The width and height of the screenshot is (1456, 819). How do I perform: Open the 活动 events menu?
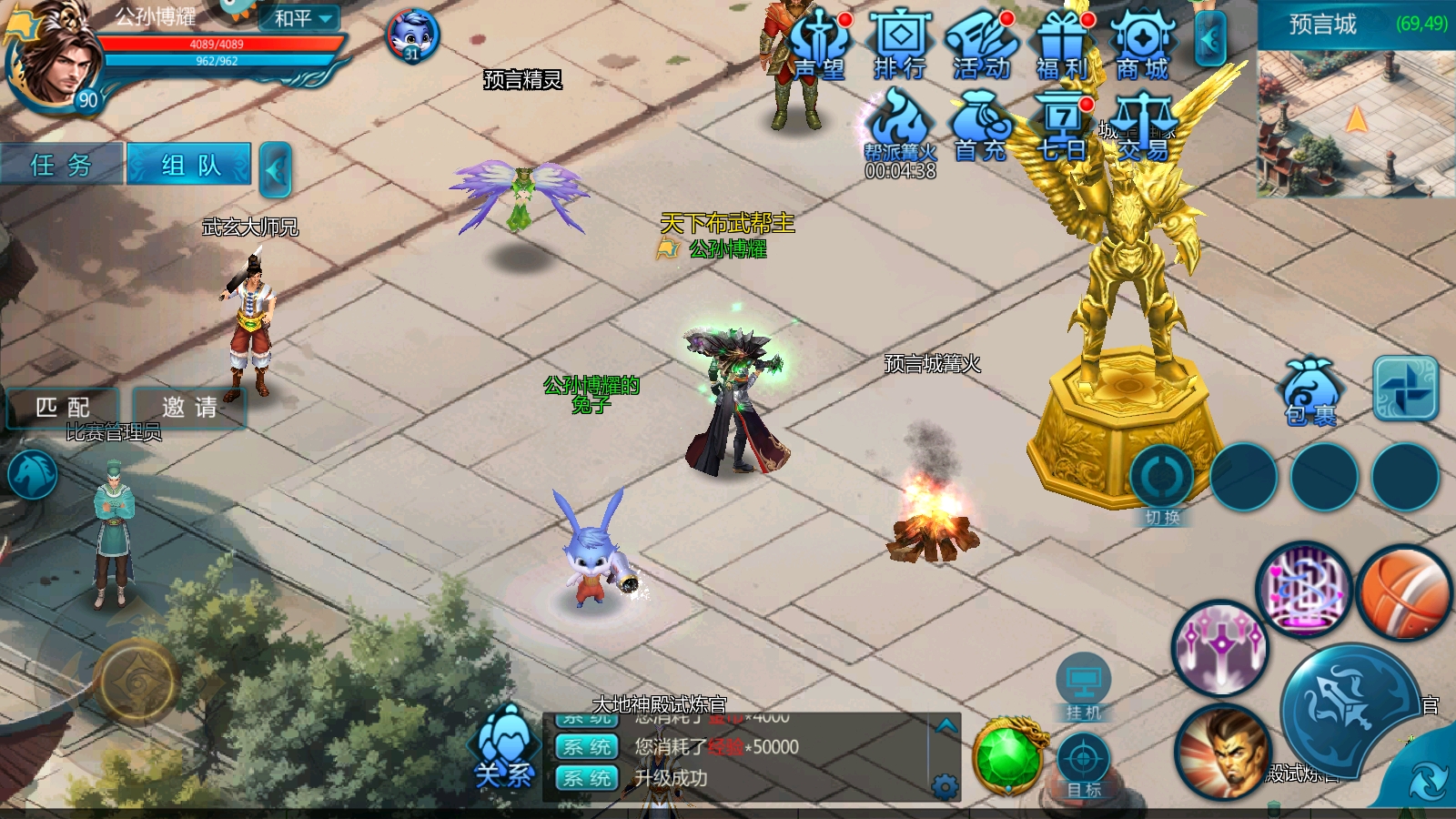coord(981,45)
